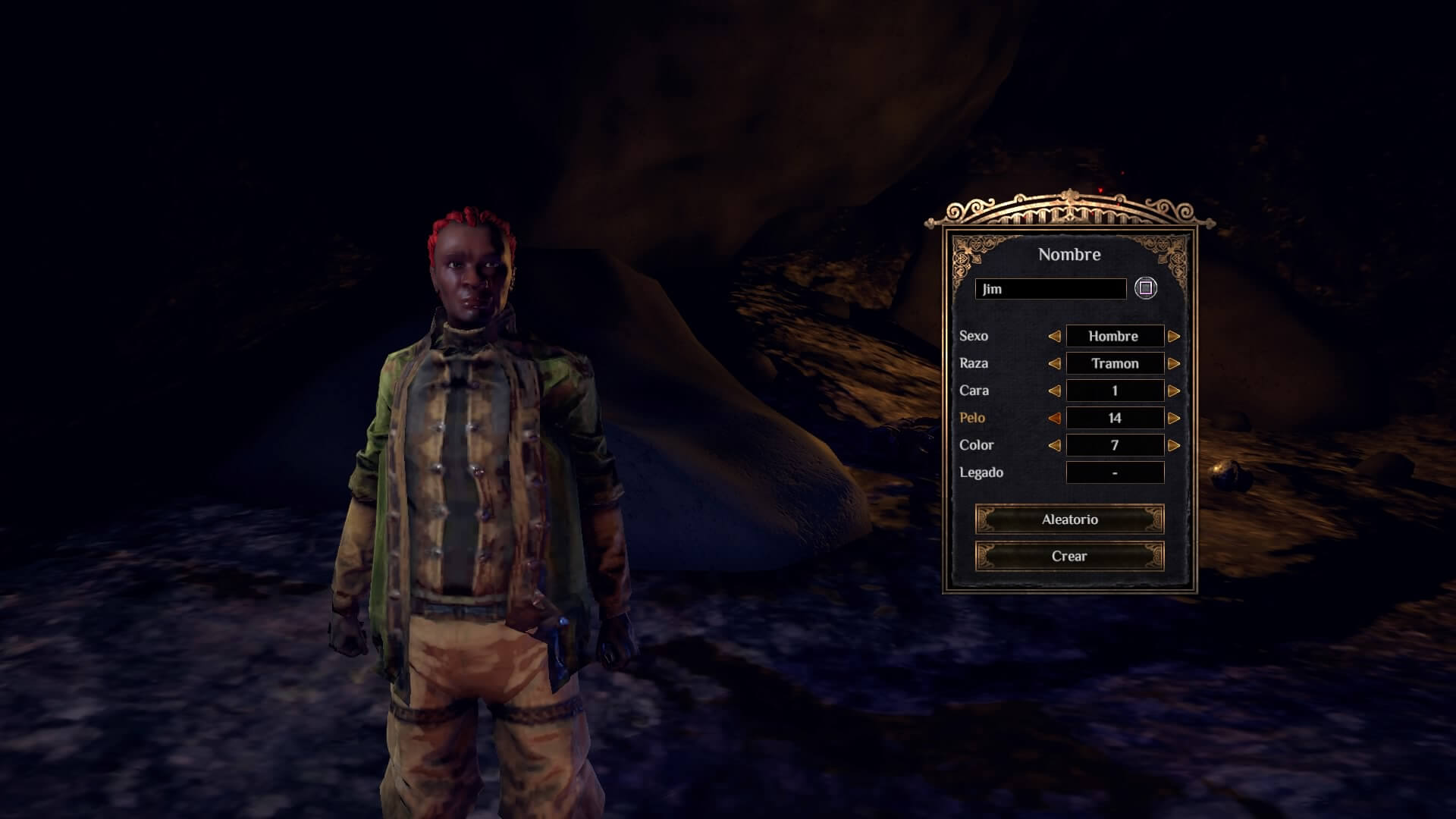Click the Legado value box

tap(1115, 472)
